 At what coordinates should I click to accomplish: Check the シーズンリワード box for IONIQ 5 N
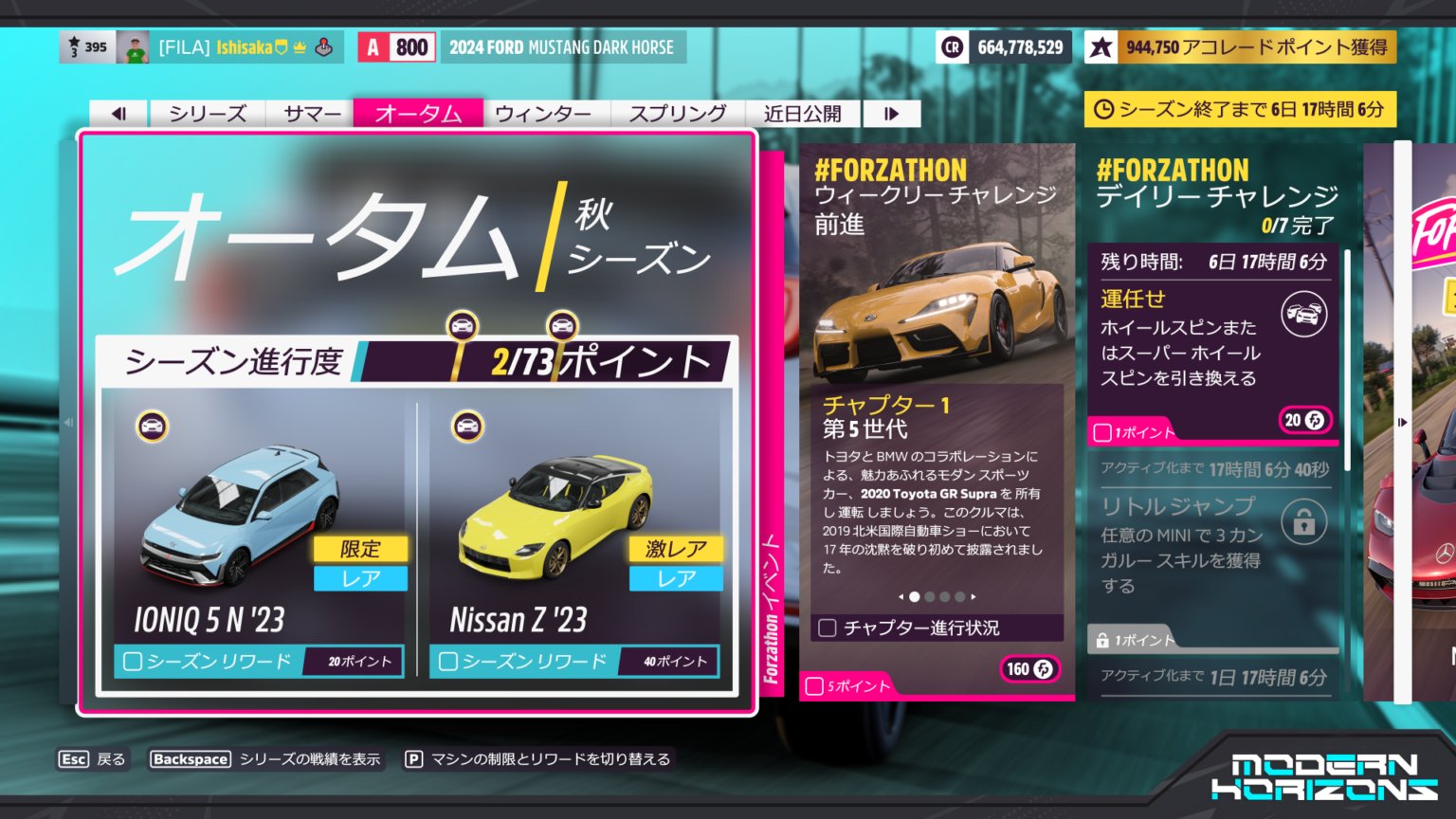tap(133, 662)
